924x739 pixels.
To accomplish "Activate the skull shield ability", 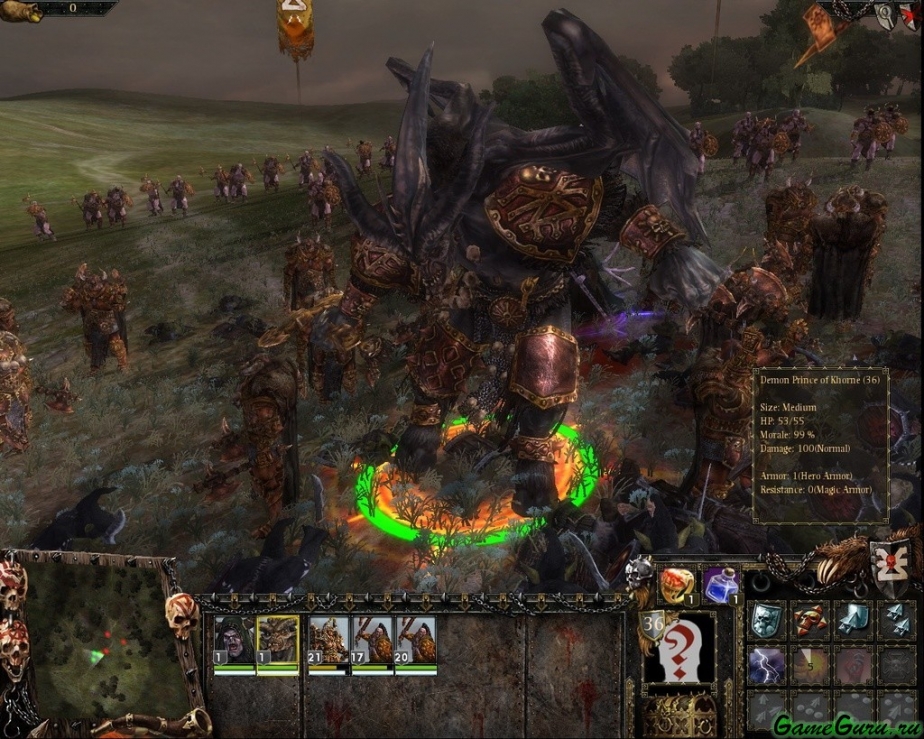I will coord(766,620).
